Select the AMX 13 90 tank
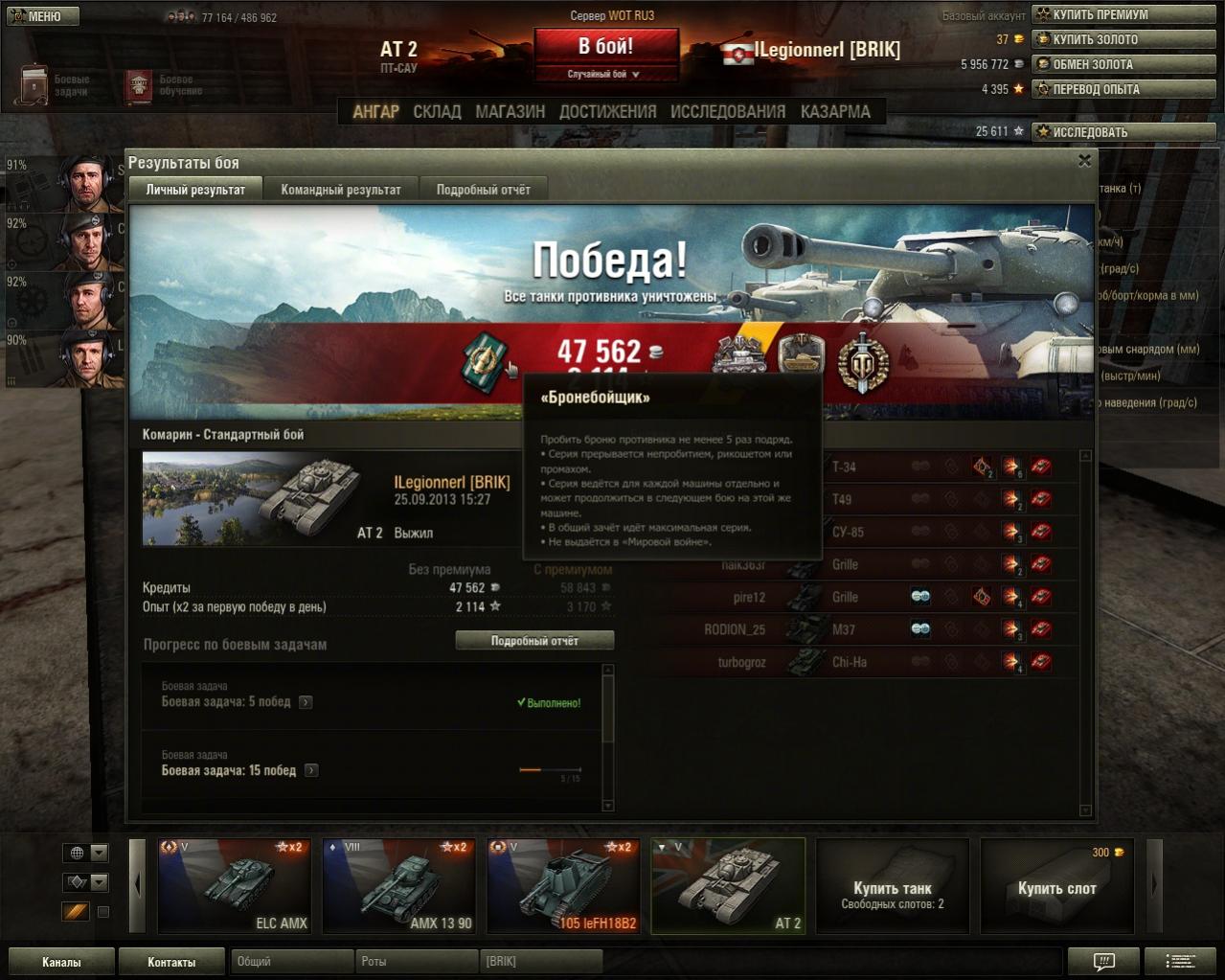The height and width of the screenshot is (980, 1225). click(x=399, y=886)
